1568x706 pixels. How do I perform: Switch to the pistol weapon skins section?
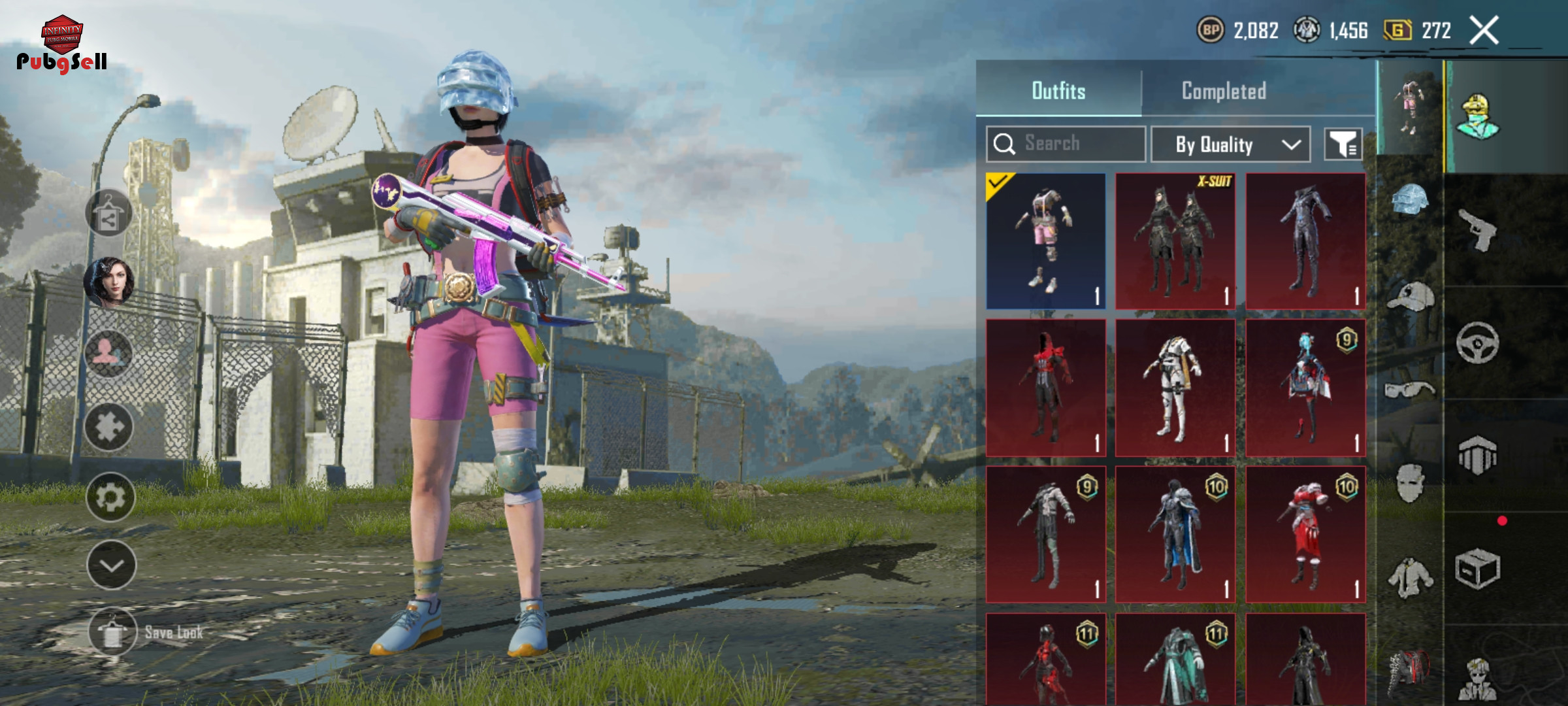(x=1478, y=230)
